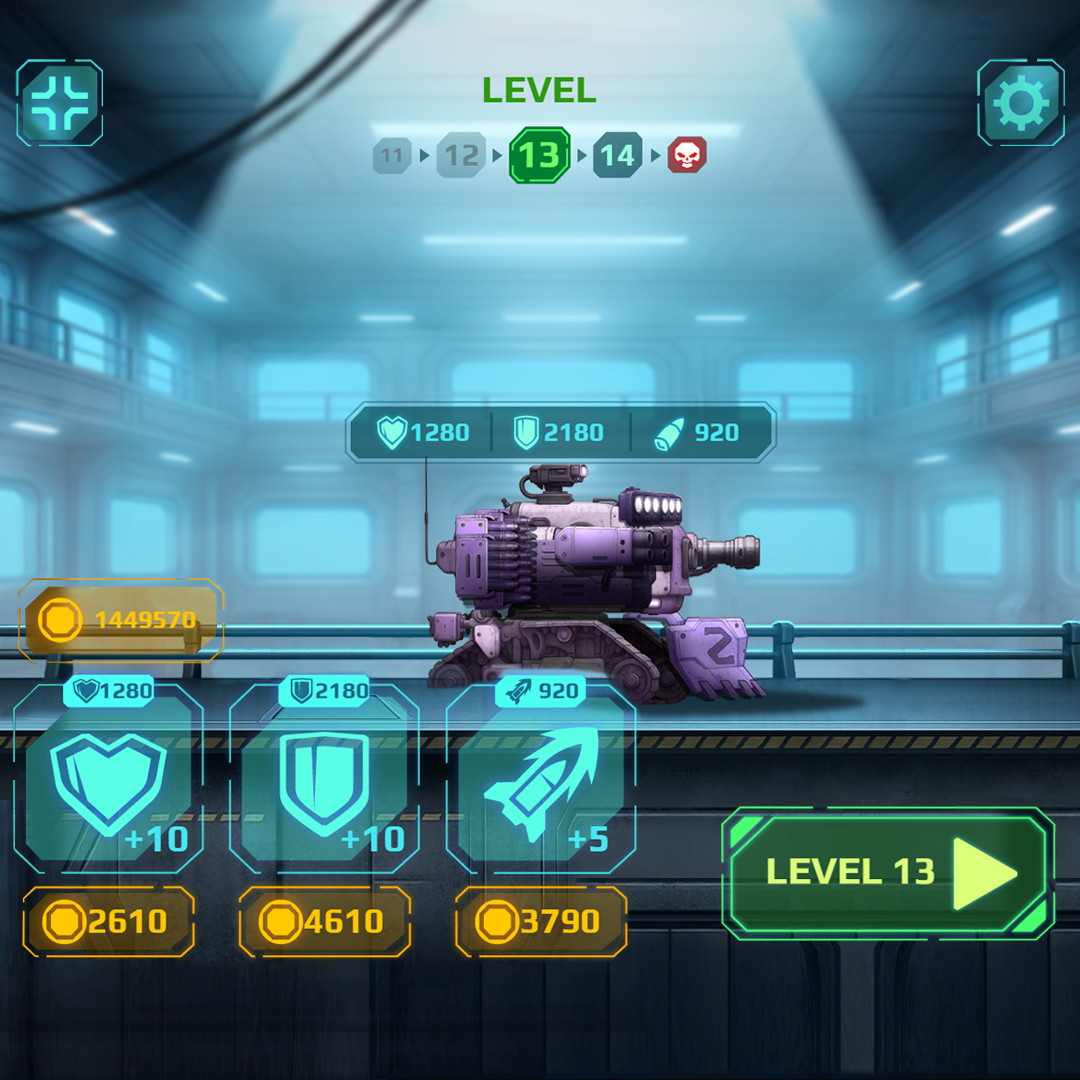Start Level 13 with the play button

coord(887,873)
